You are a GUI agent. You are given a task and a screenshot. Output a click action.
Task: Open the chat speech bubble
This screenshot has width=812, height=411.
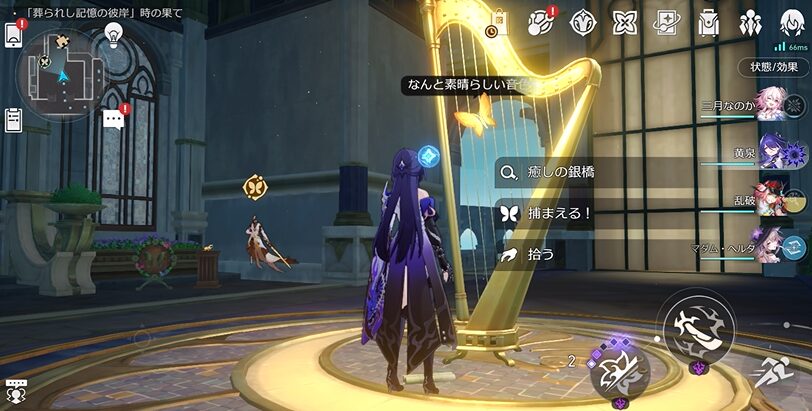[x=113, y=119]
